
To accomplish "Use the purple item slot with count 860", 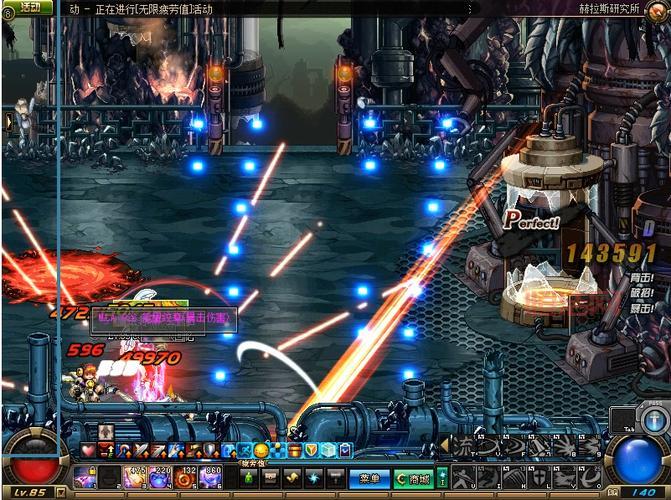I will [211, 477].
